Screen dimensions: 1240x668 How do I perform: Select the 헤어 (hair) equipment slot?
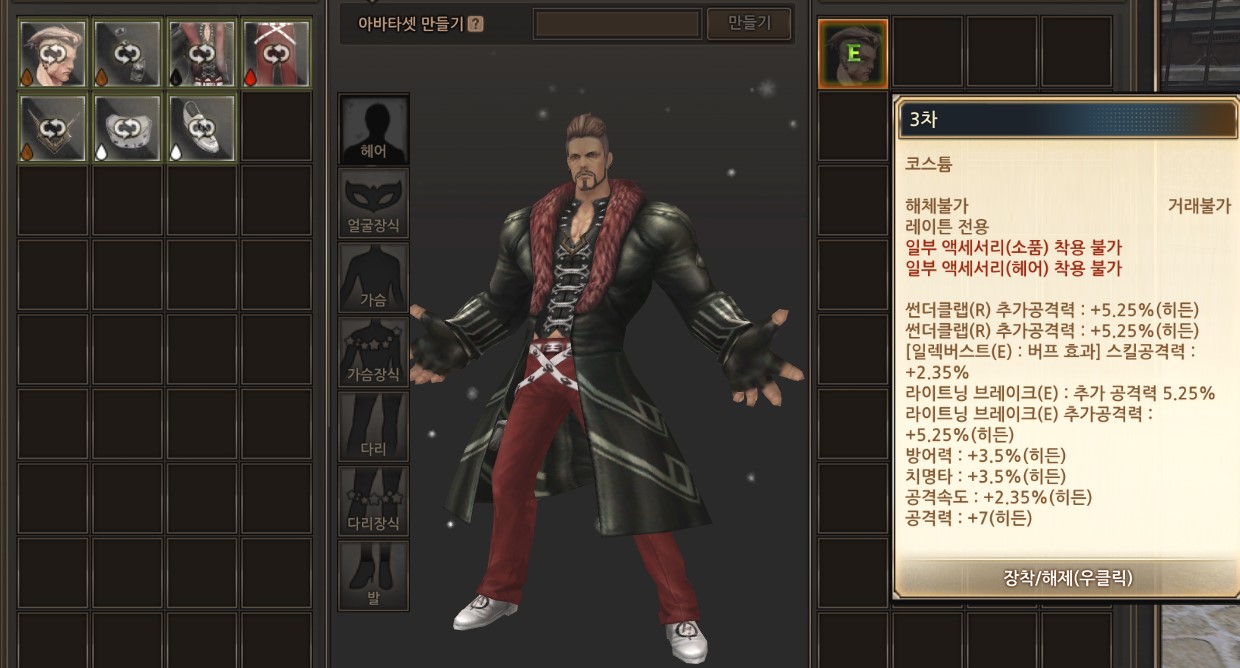tap(374, 129)
